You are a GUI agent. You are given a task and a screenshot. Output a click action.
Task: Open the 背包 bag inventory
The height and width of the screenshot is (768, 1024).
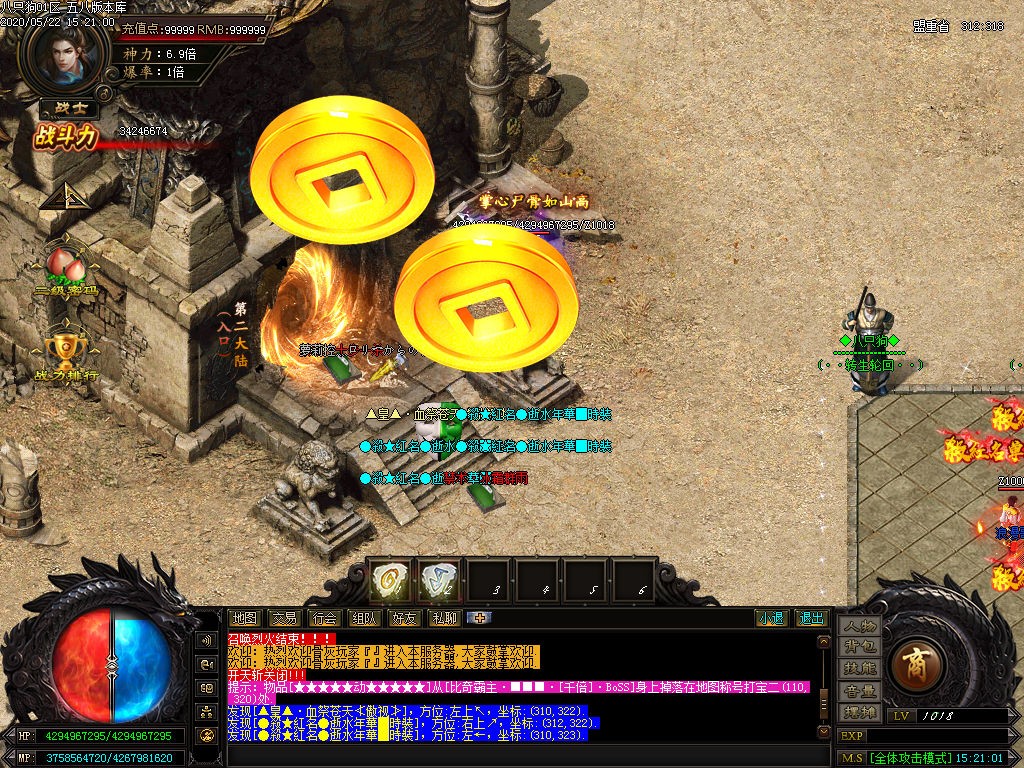pos(859,647)
